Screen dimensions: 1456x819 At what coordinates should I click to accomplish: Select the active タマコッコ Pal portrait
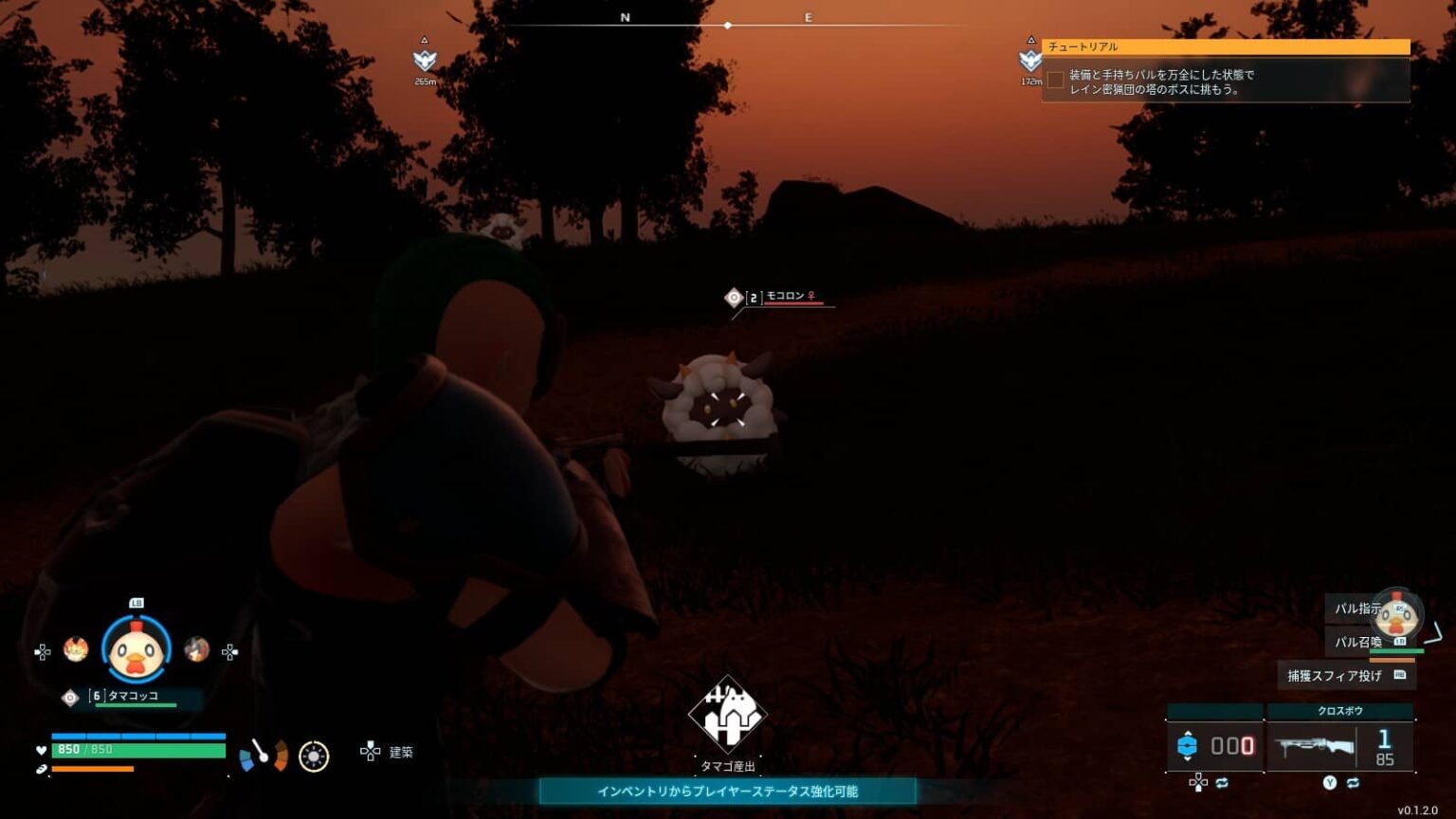coord(136,649)
